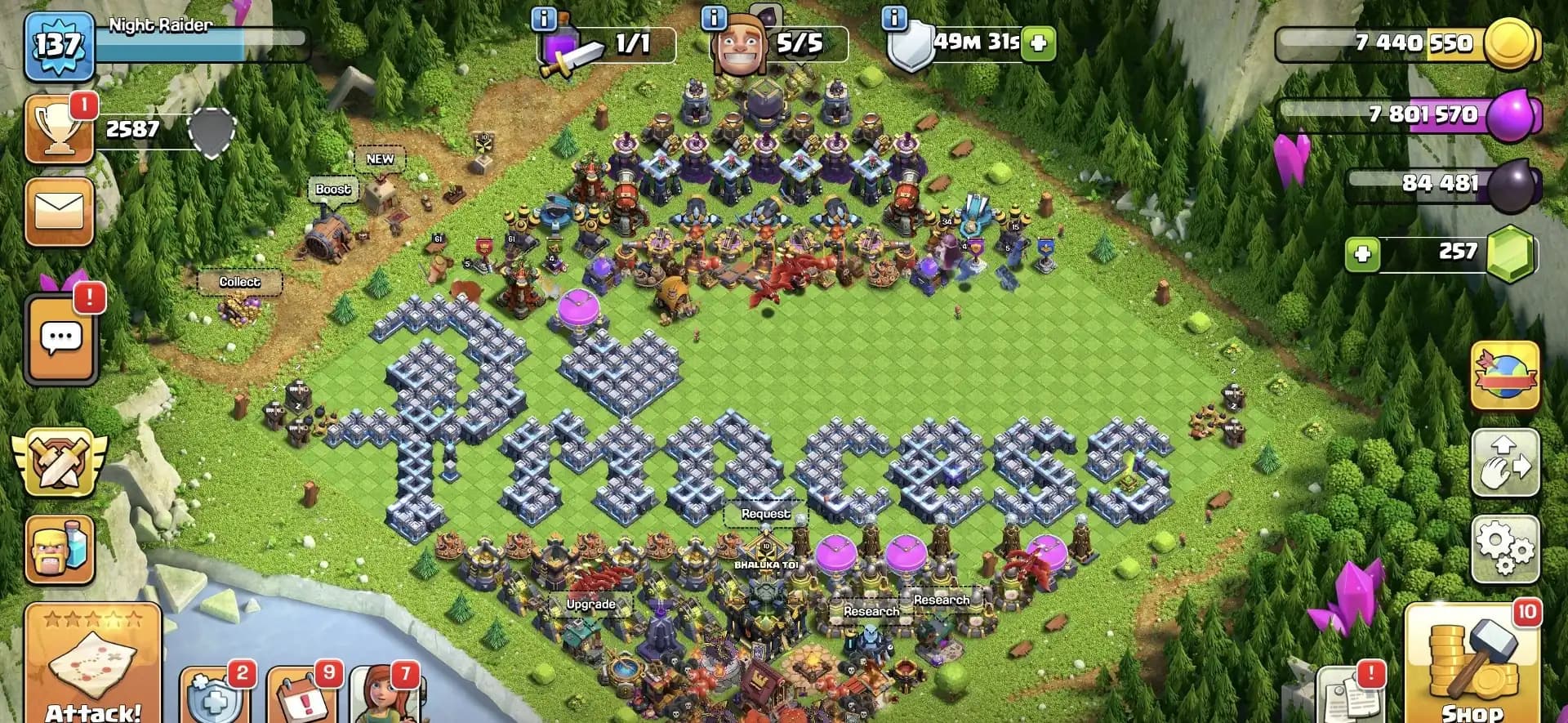Tap Request to ask for troops

764,514
